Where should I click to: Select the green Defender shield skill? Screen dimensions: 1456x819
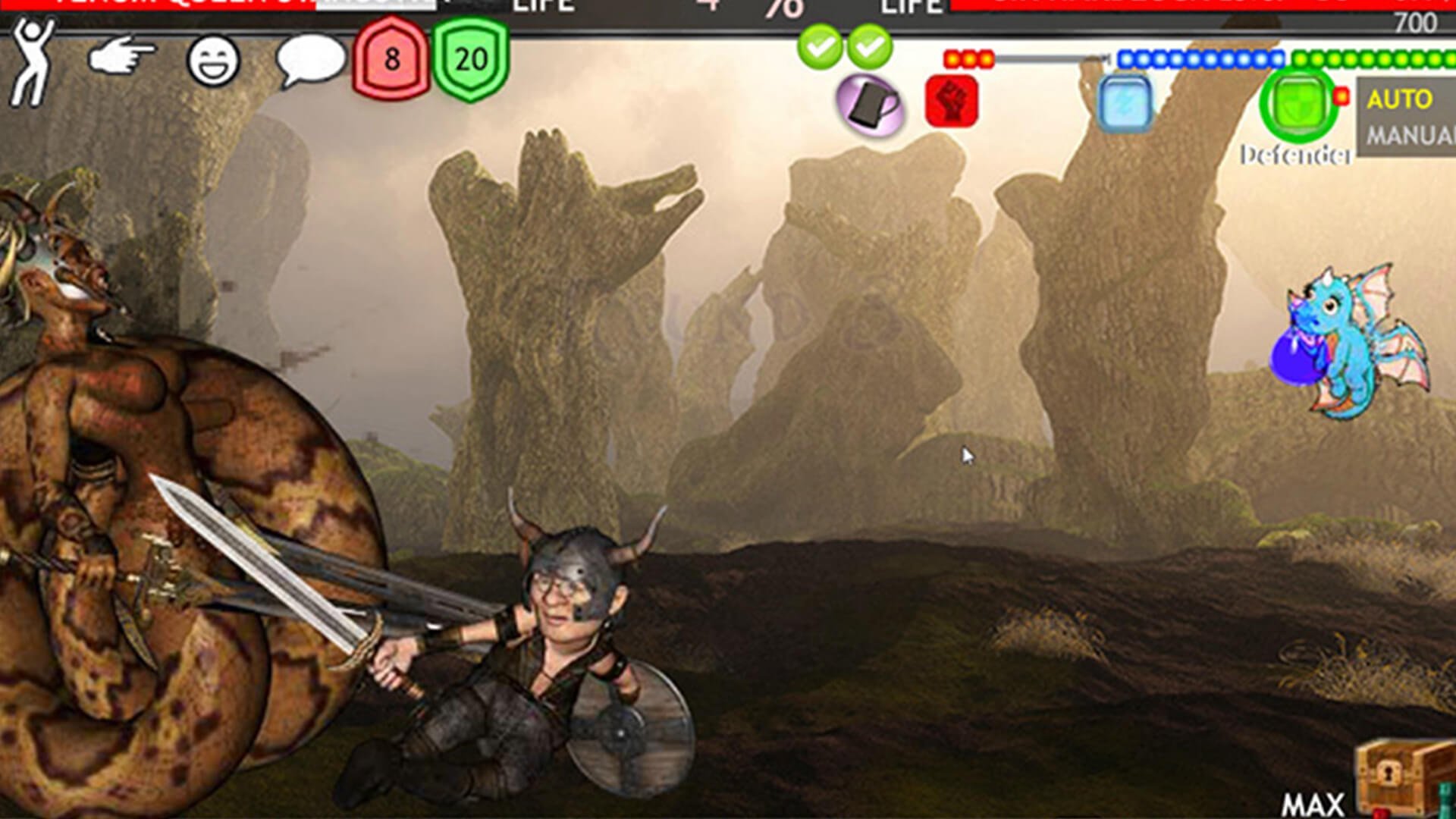point(1298,104)
